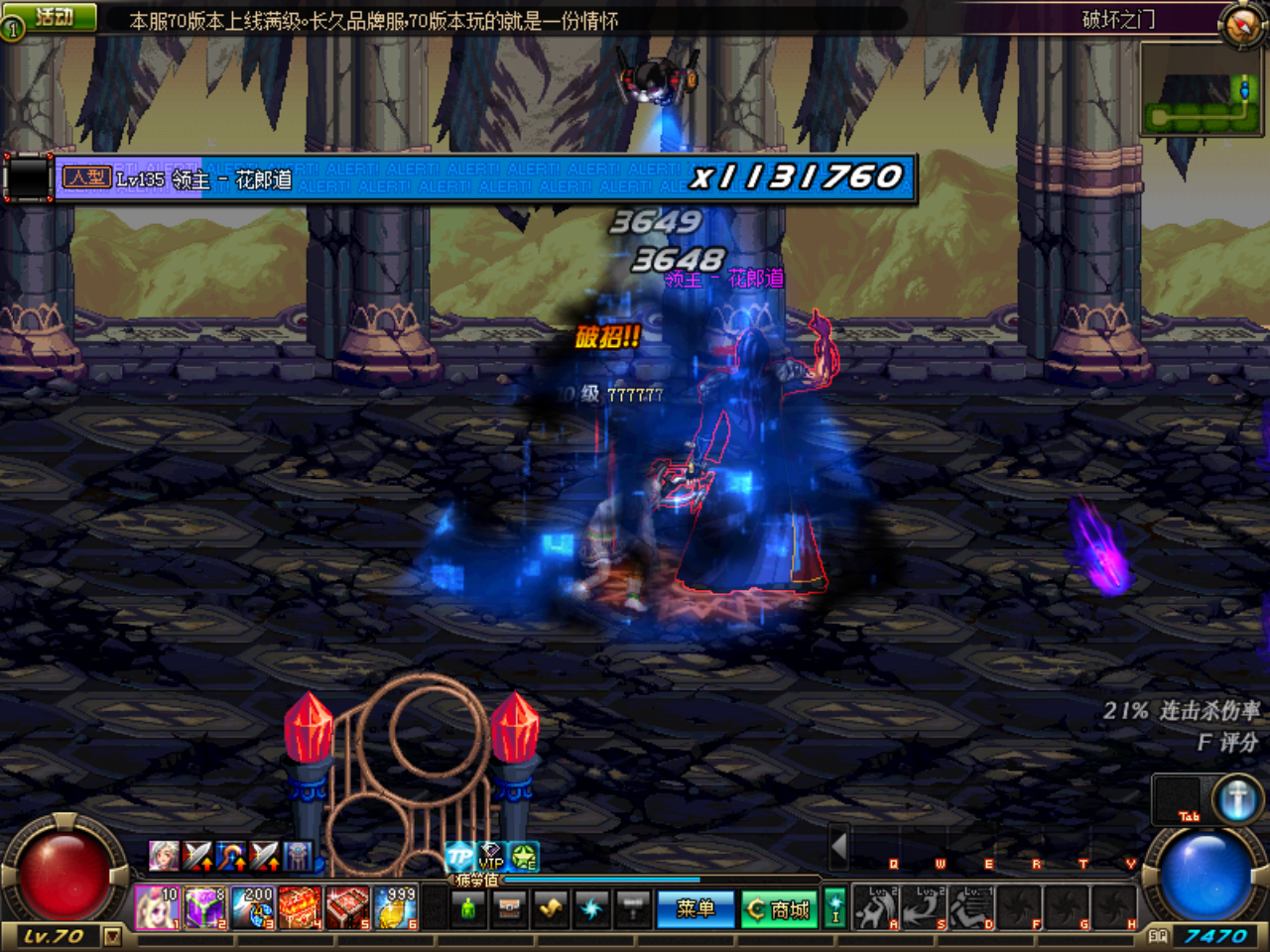Click the character portrait buff icon
The height and width of the screenshot is (952, 1270).
click(164, 855)
